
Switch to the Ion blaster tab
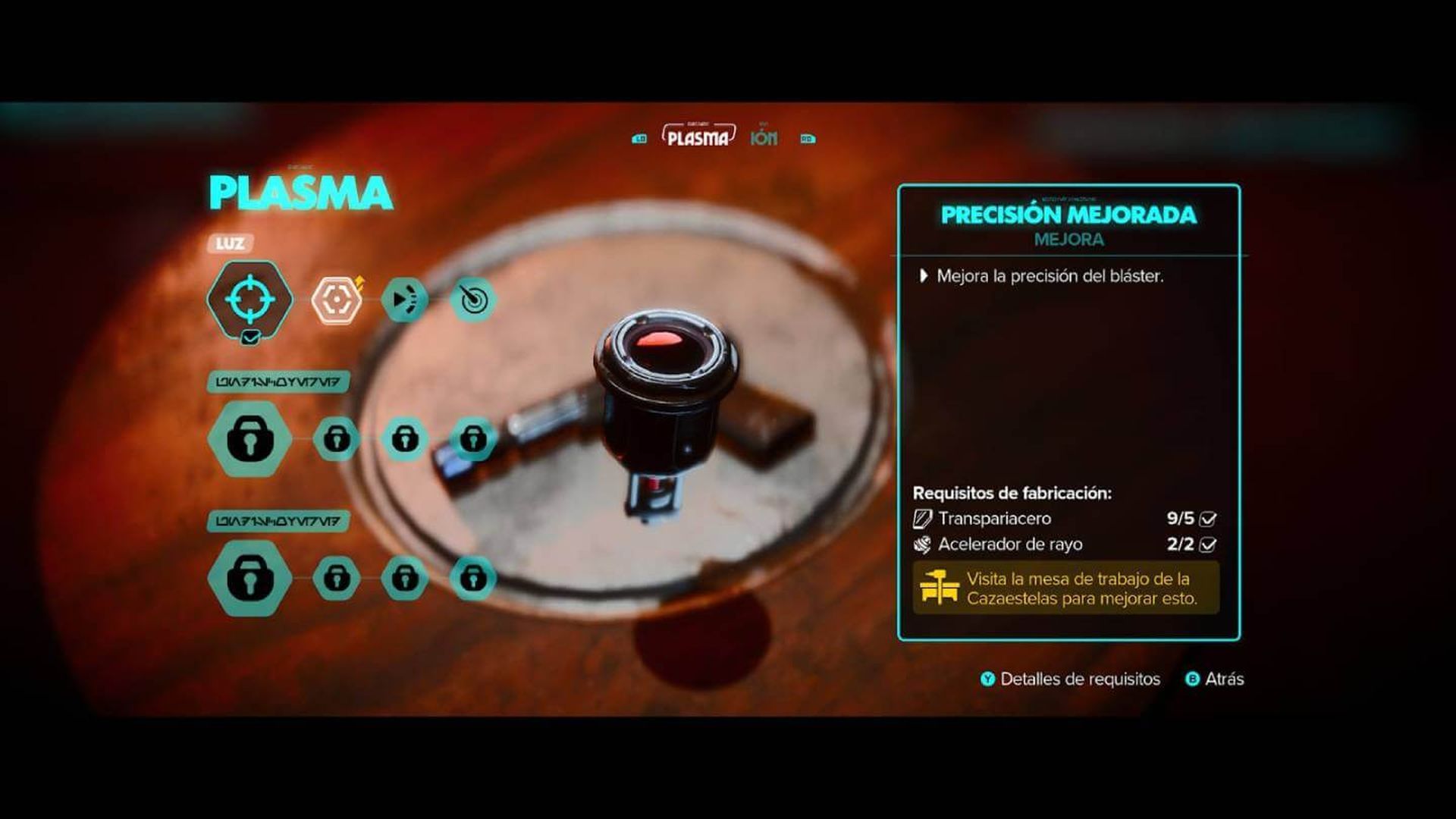coord(764,138)
